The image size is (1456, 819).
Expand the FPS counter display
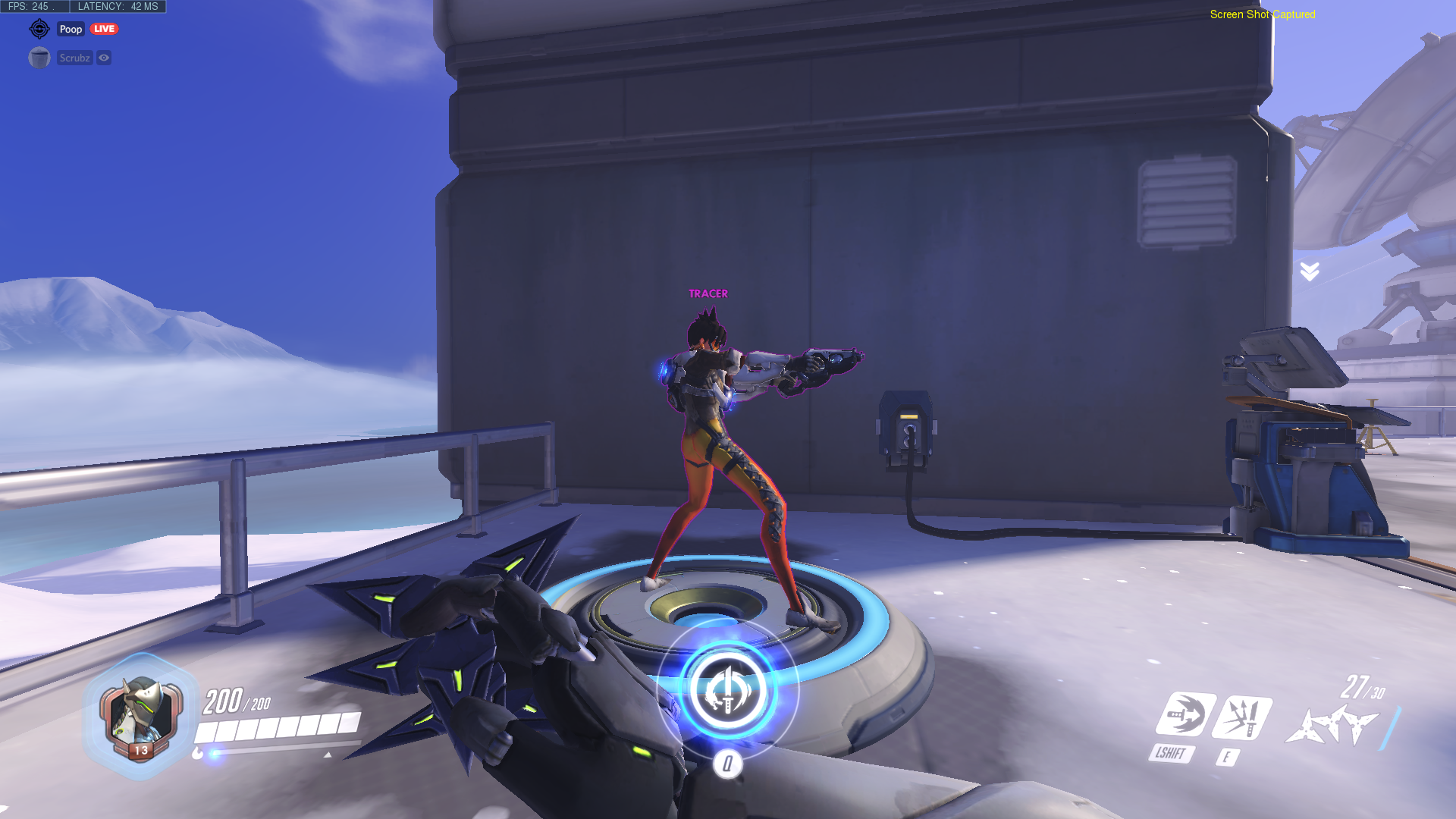pos(30,5)
